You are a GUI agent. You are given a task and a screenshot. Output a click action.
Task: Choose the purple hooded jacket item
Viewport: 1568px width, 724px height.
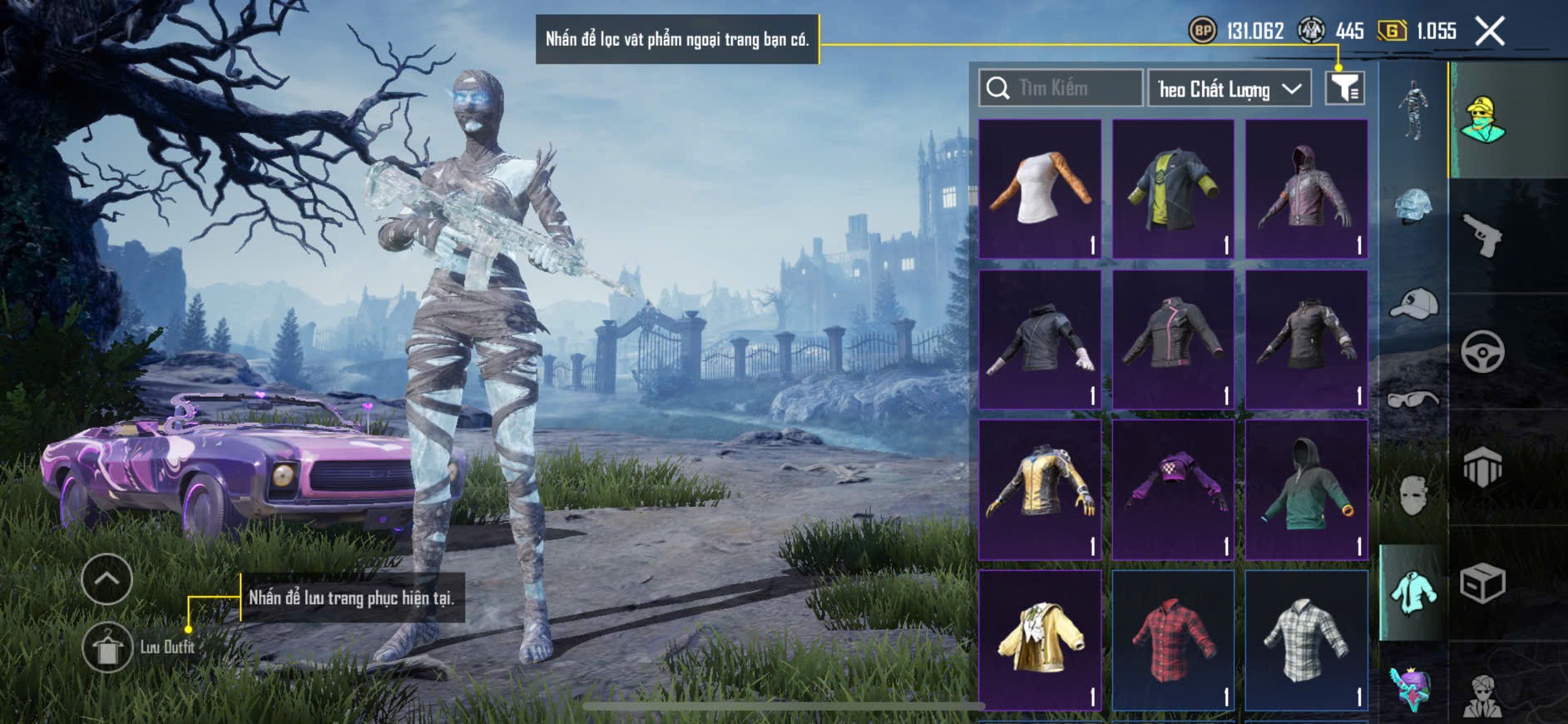pyautogui.click(x=1306, y=189)
